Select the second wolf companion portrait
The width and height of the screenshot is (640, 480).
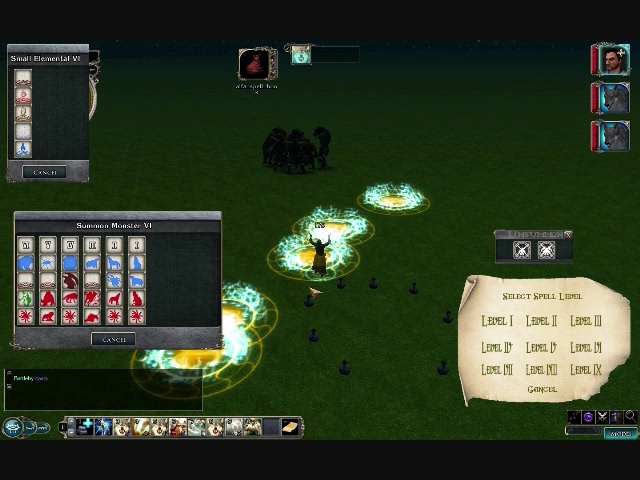tap(611, 136)
